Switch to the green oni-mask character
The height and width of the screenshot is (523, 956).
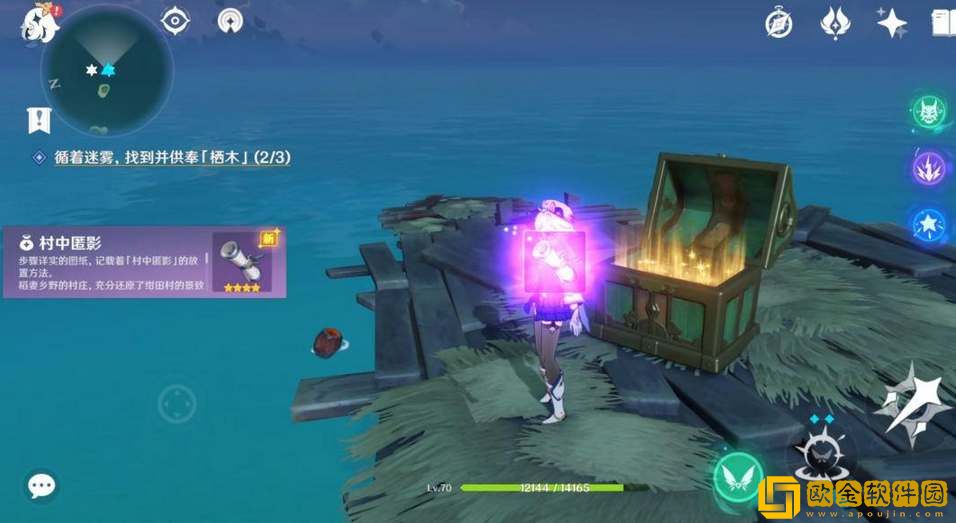(x=928, y=110)
